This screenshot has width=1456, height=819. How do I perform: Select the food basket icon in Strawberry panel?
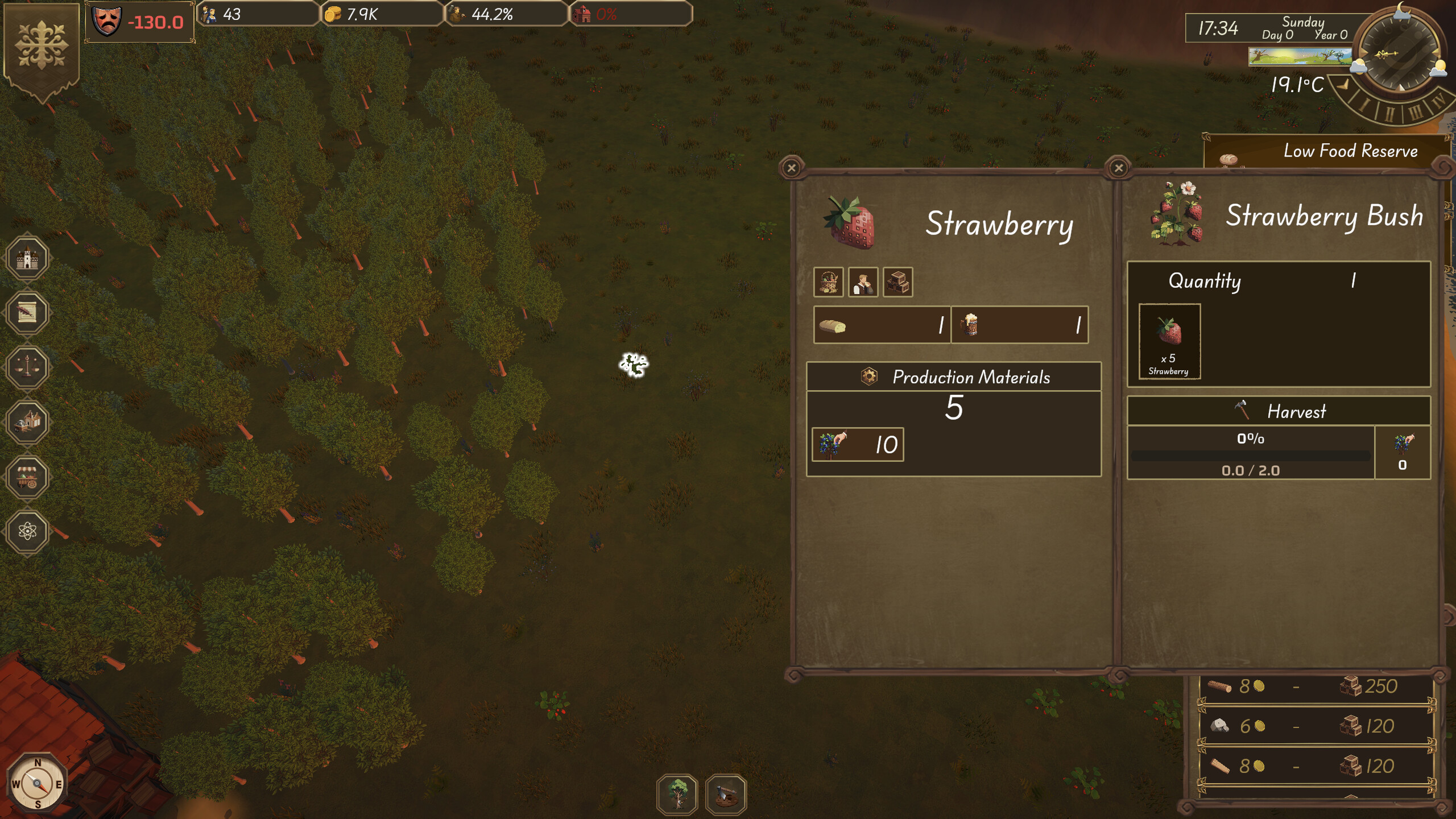(830, 283)
